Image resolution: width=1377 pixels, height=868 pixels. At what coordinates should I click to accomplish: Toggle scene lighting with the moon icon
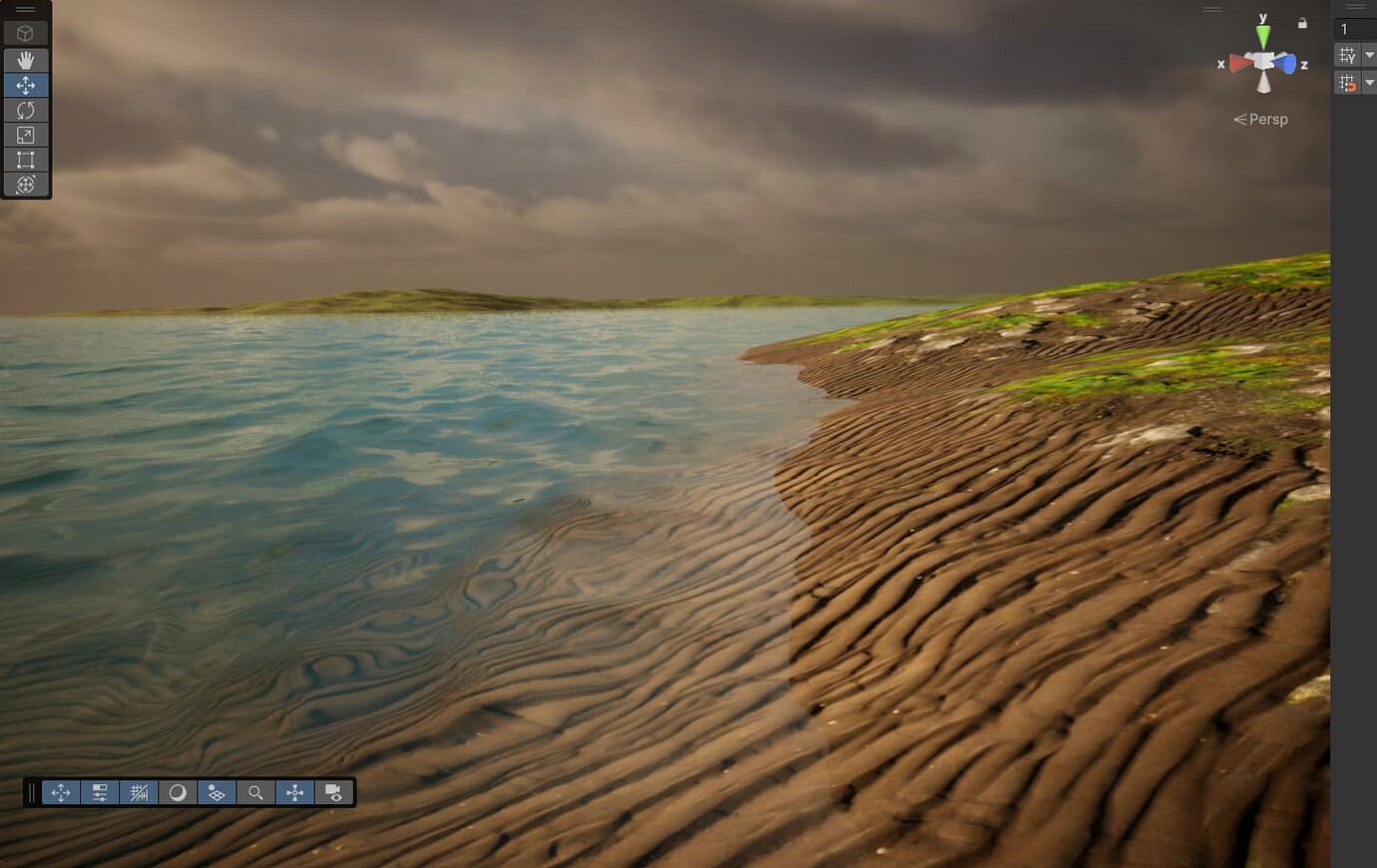[x=178, y=792]
